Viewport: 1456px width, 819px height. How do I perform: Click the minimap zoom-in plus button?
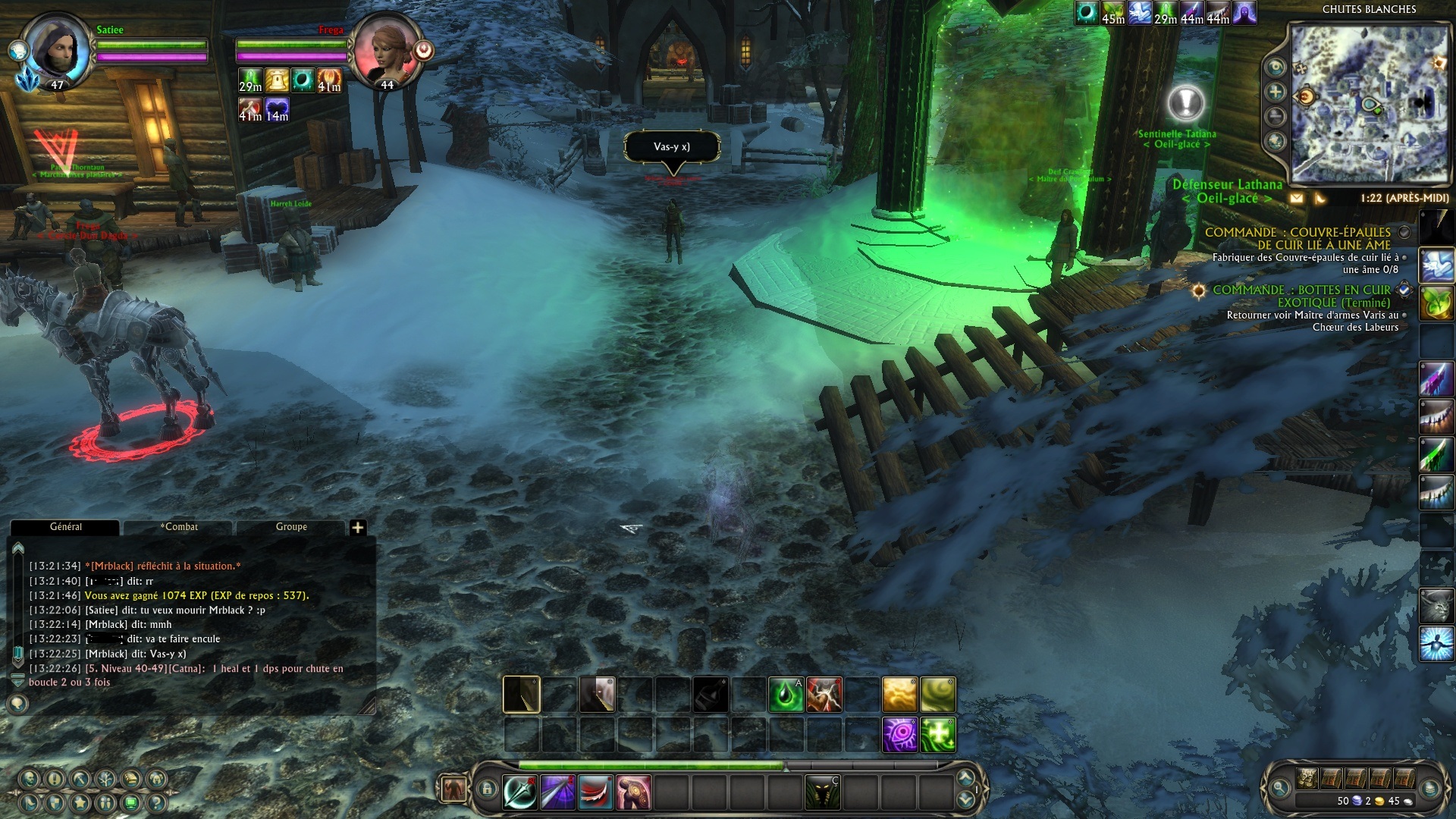(1276, 93)
